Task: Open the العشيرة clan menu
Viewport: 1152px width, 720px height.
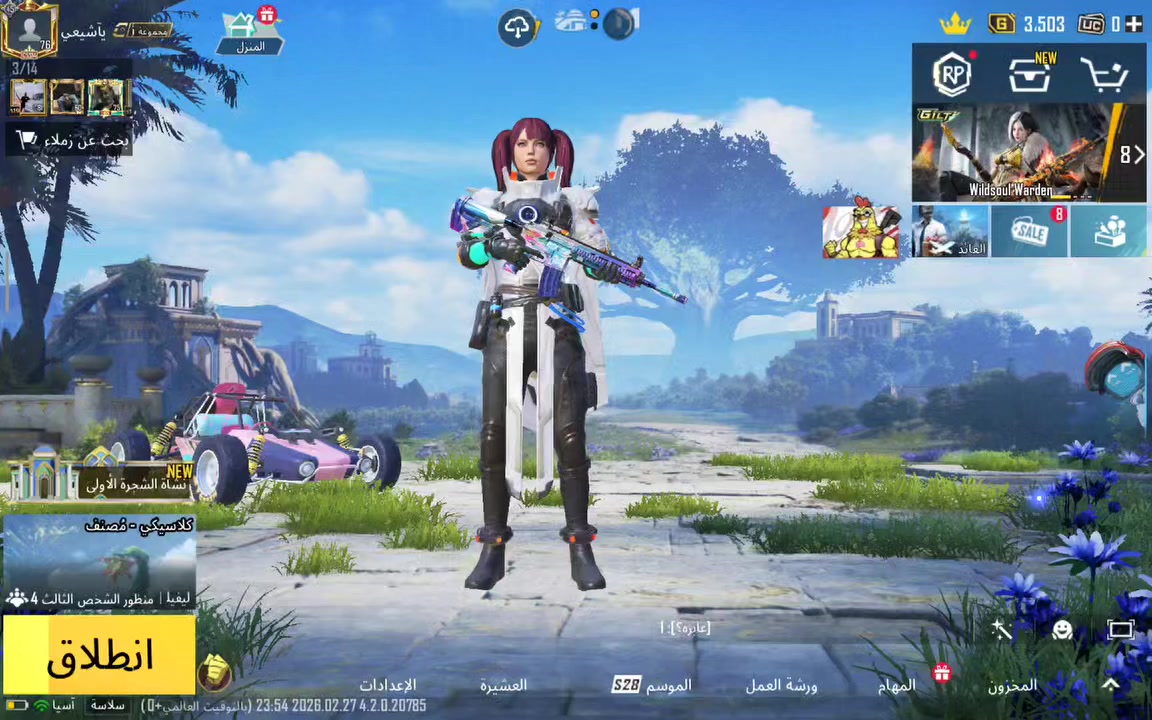Action: pyautogui.click(x=503, y=685)
